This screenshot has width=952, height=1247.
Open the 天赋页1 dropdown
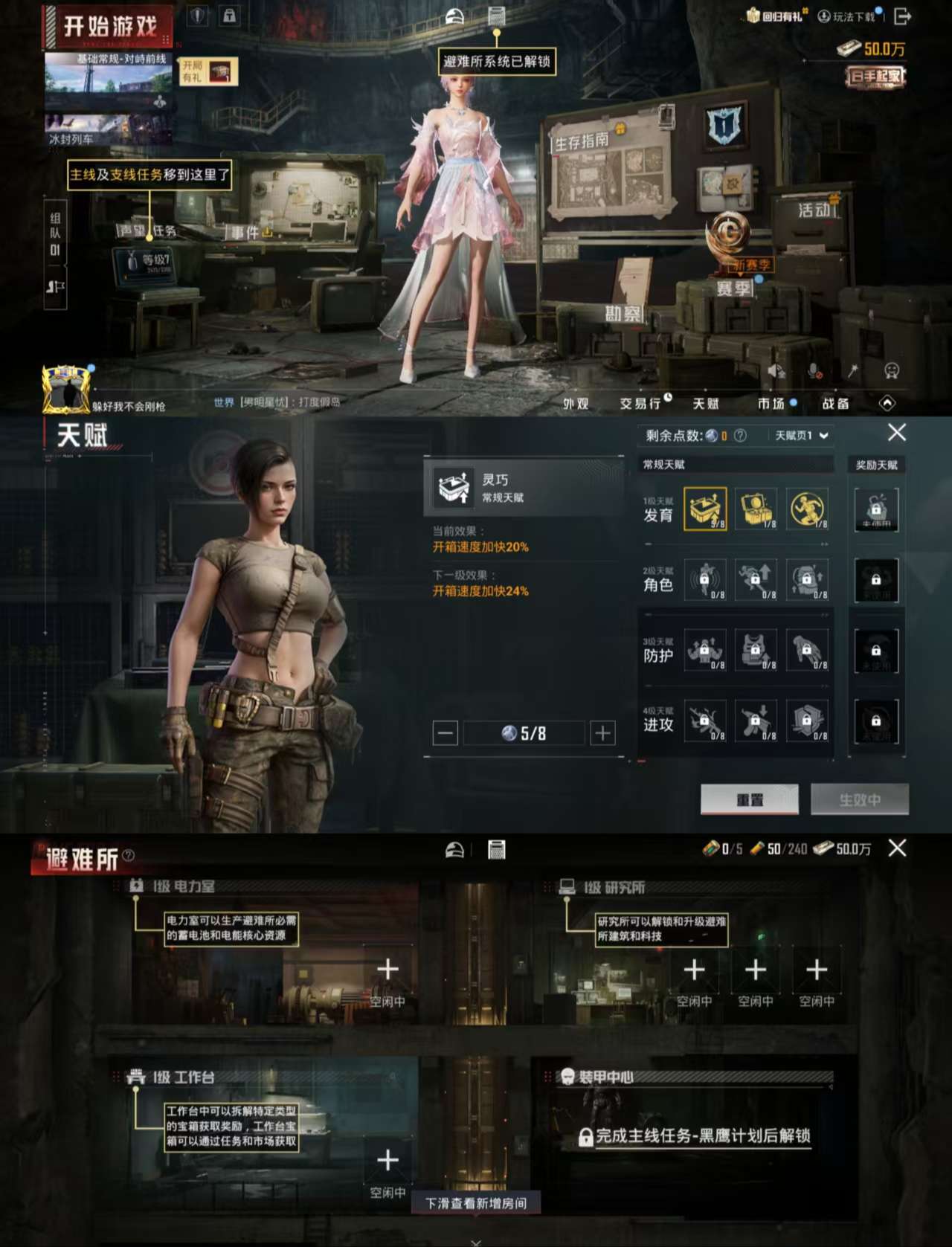tap(799, 434)
